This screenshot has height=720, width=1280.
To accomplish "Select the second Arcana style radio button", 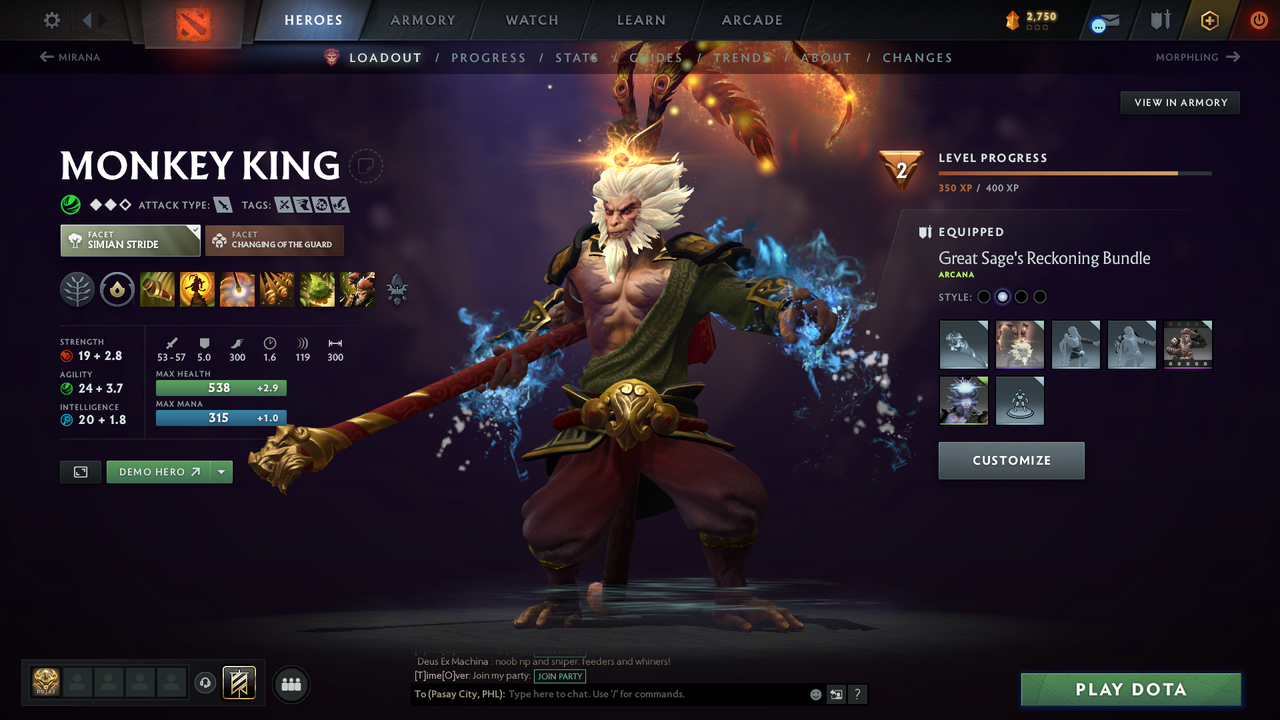I will pos(1002,296).
